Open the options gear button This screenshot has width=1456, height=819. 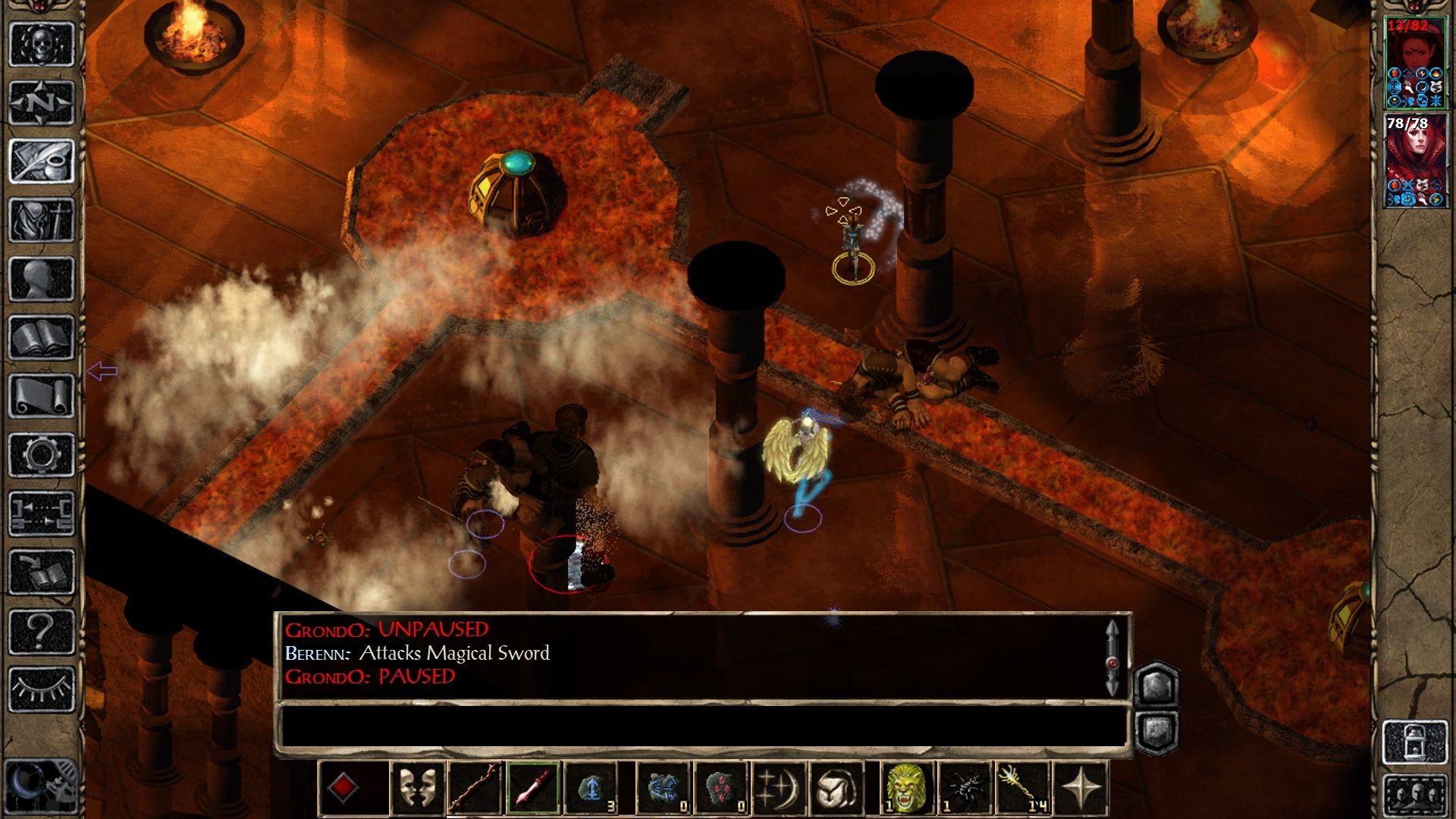(42, 455)
